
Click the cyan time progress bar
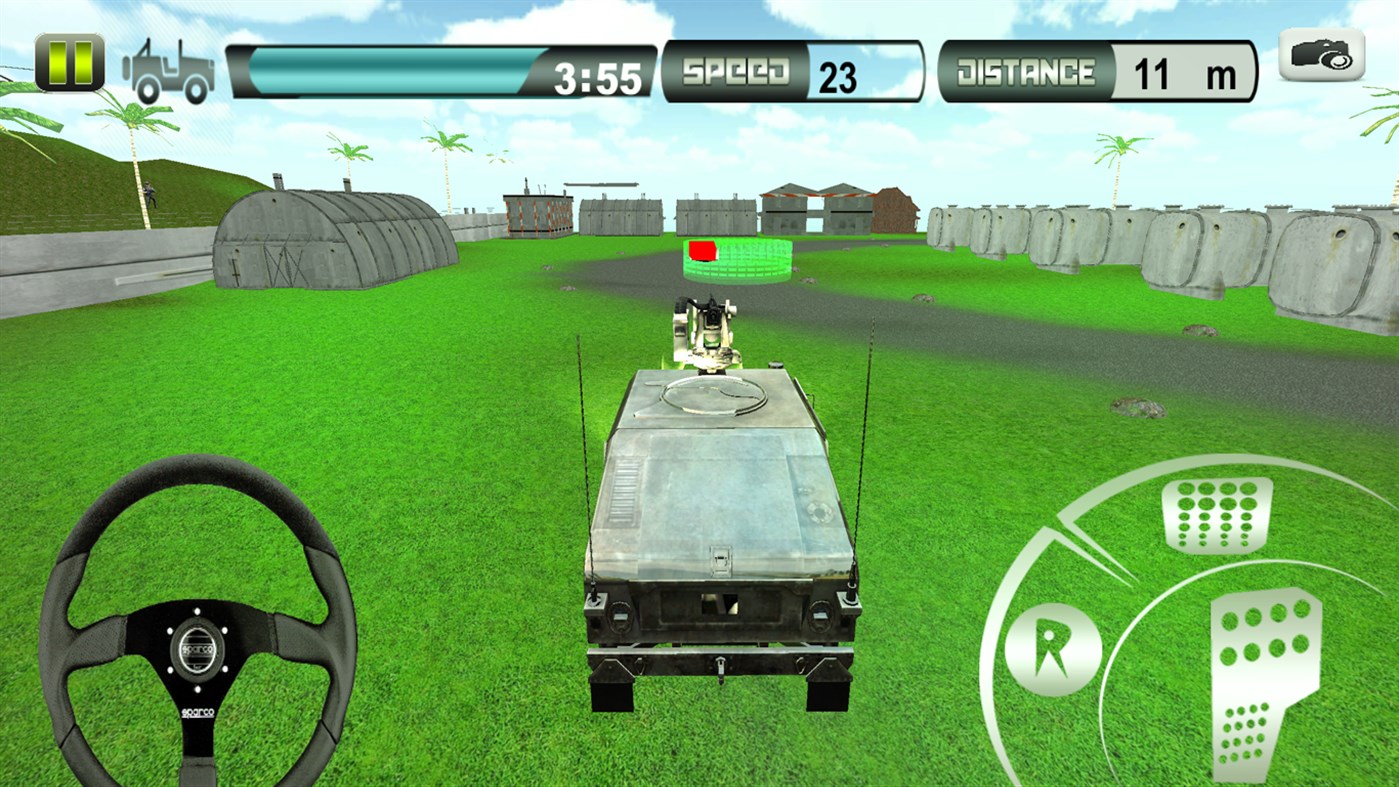click(x=395, y=70)
